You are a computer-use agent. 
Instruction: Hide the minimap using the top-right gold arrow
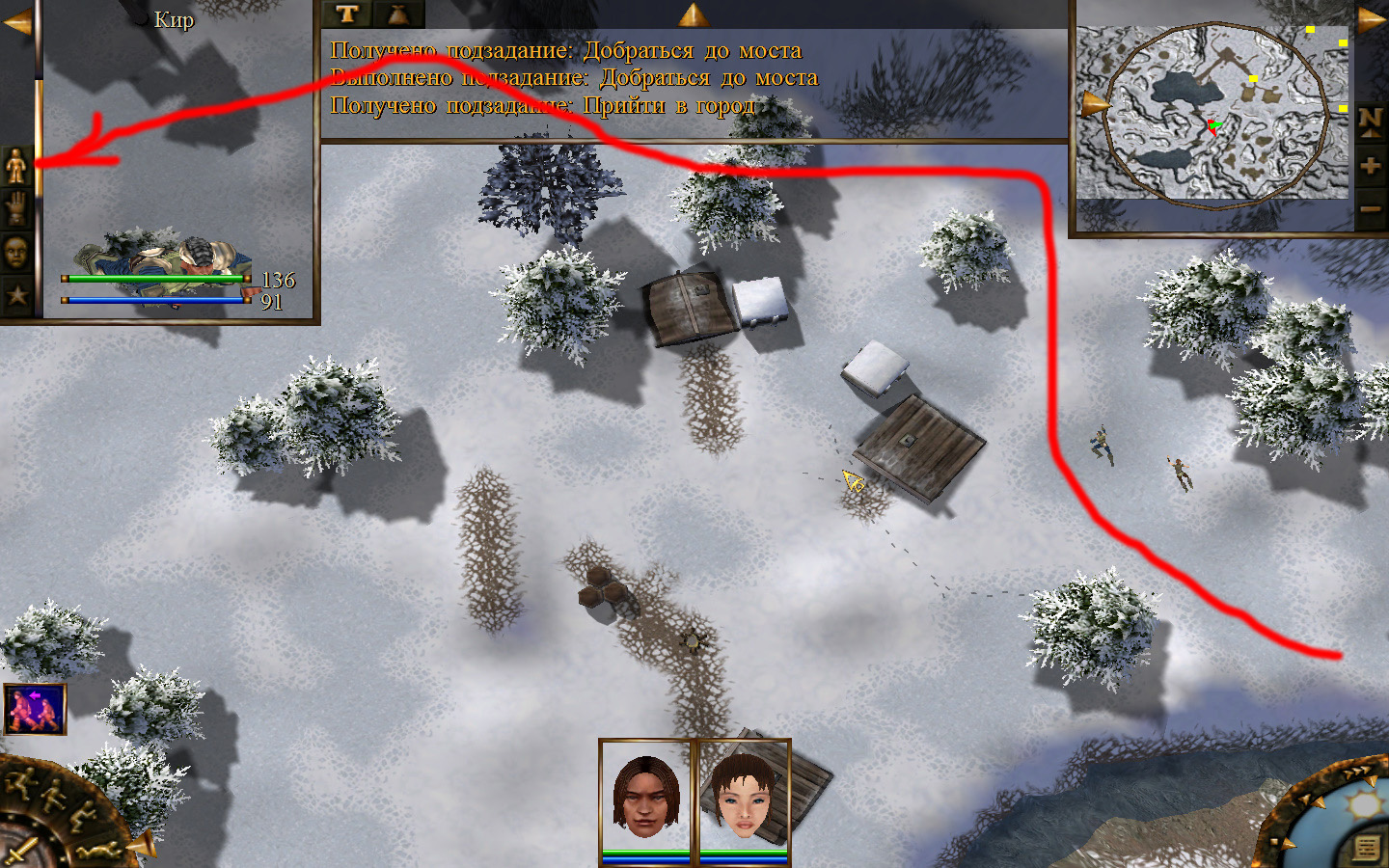tap(1372, 19)
